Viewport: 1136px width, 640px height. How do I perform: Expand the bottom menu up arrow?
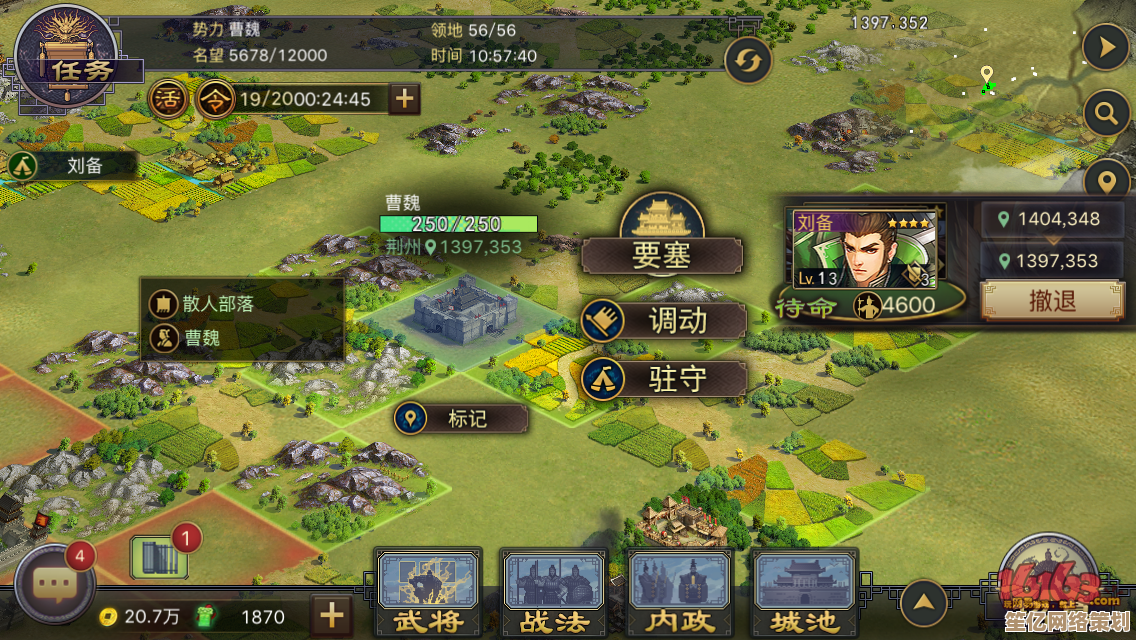coord(923,603)
